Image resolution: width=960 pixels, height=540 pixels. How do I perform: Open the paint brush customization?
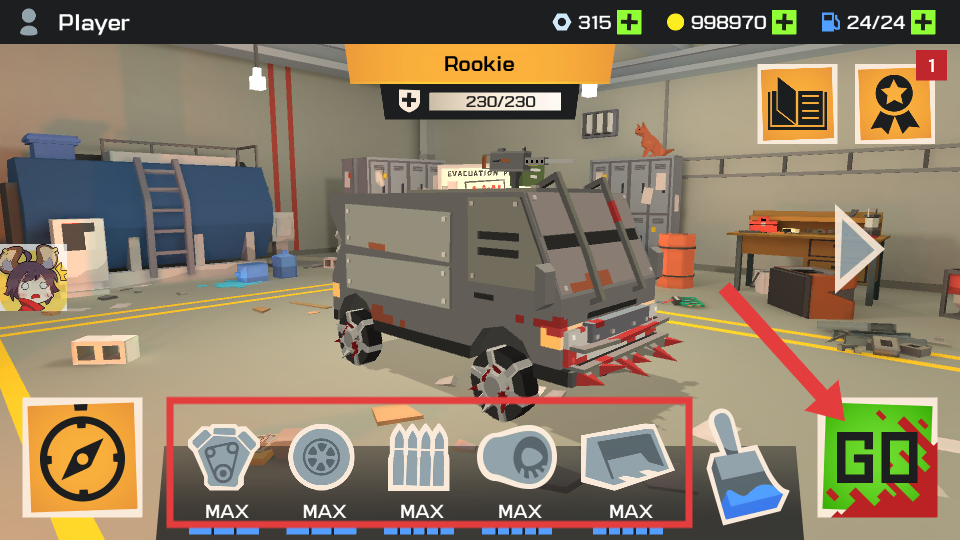coord(746,467)
